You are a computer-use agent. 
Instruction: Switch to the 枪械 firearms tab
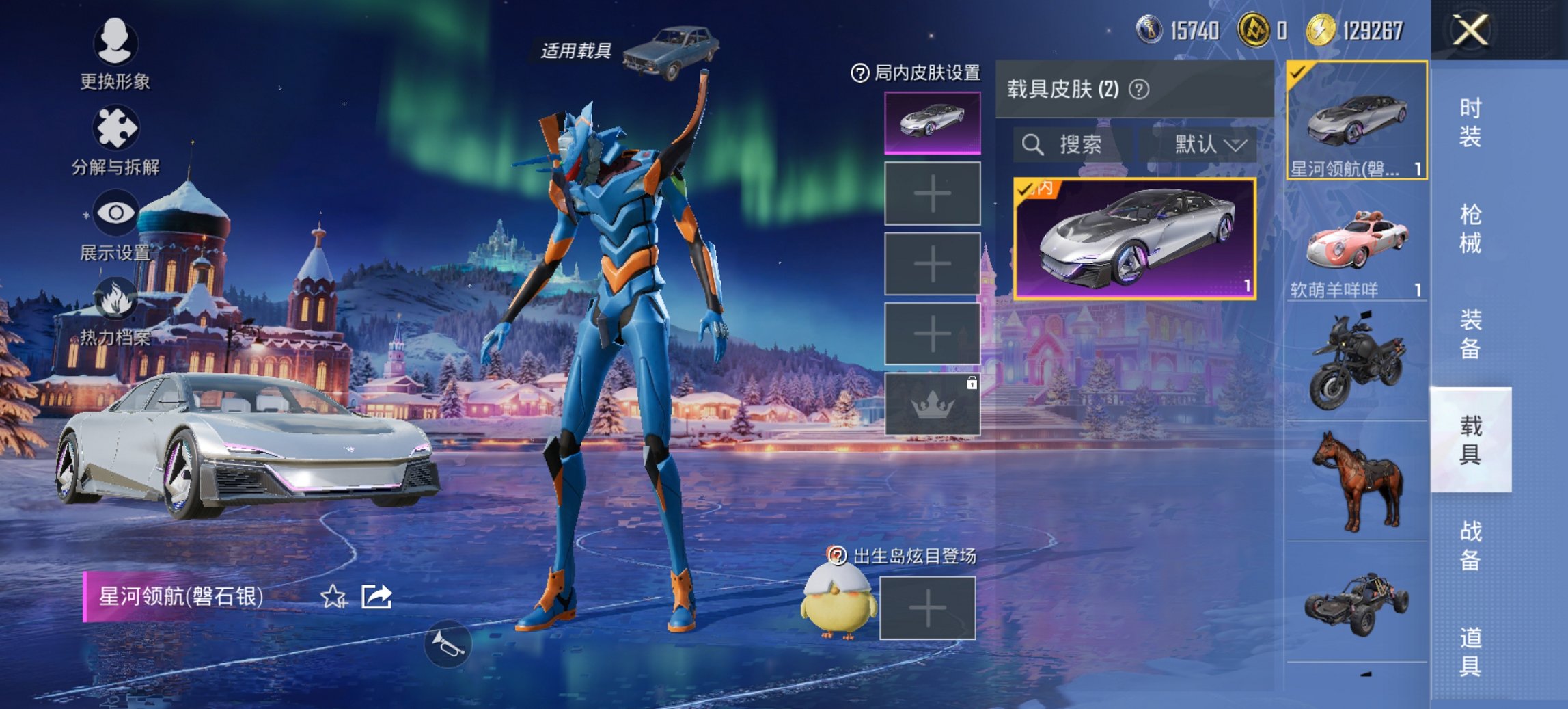[1470, 228]
